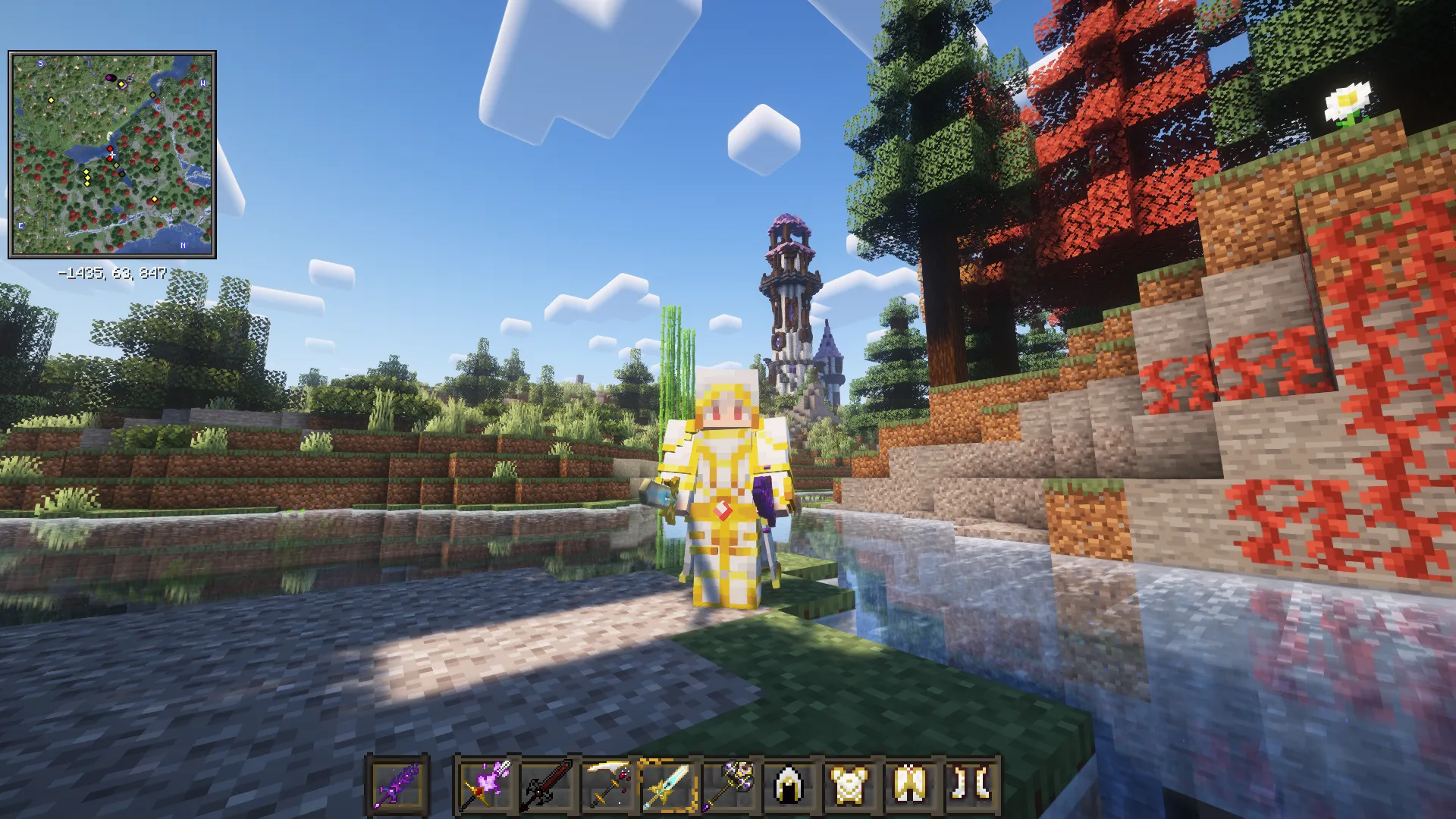Equip the white-and-gold greatsword
The image size is (1456, 819).
[x=667, y=784]
